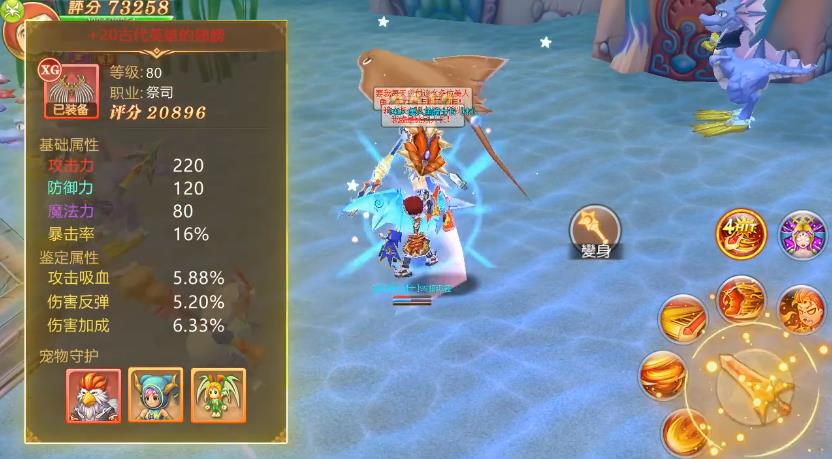Activate the 4HIT combo skill
Screen dimensions: 832x459
(740, 234)
